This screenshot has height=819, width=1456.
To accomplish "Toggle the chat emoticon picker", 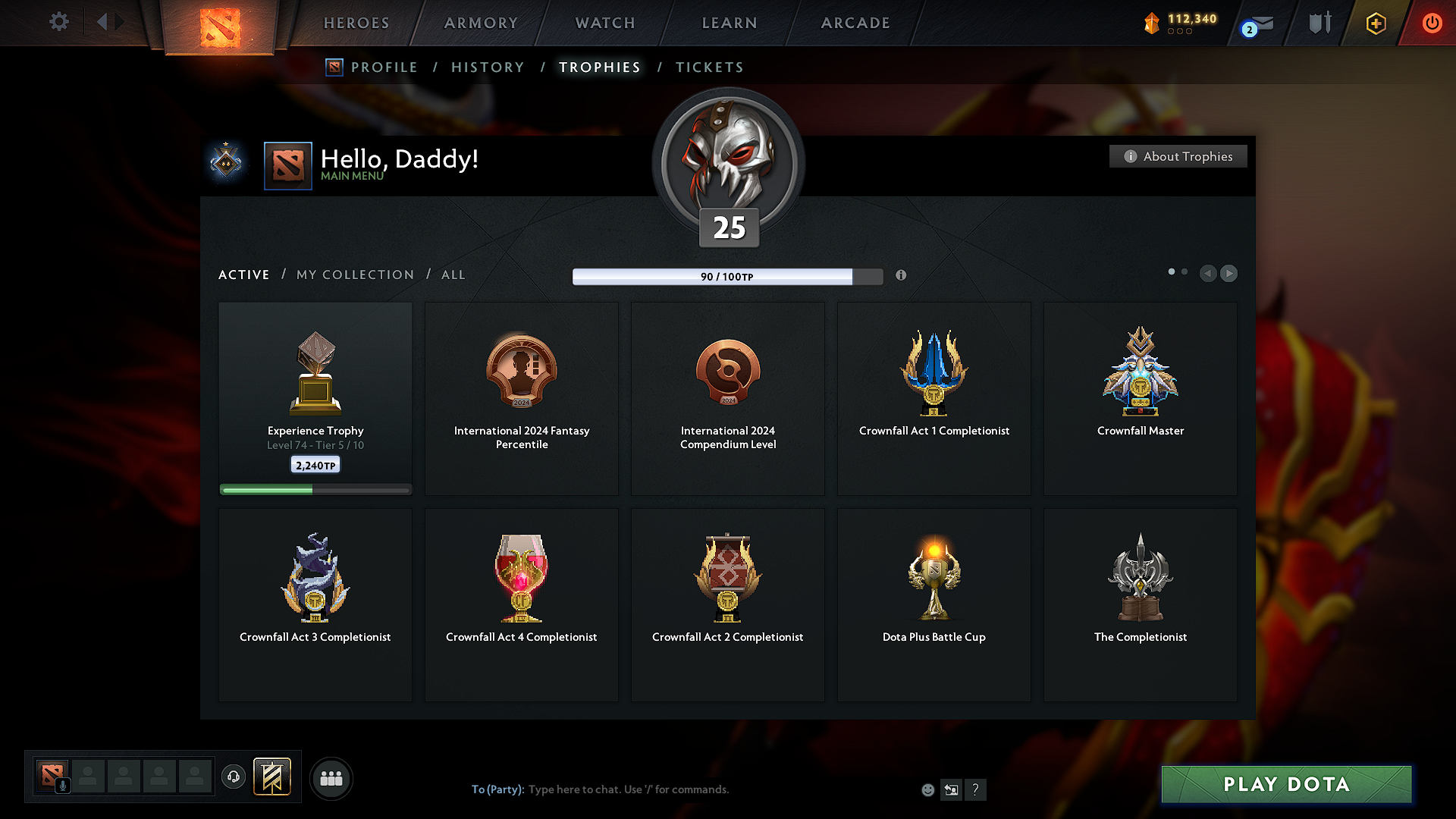I will coord(927,789).
